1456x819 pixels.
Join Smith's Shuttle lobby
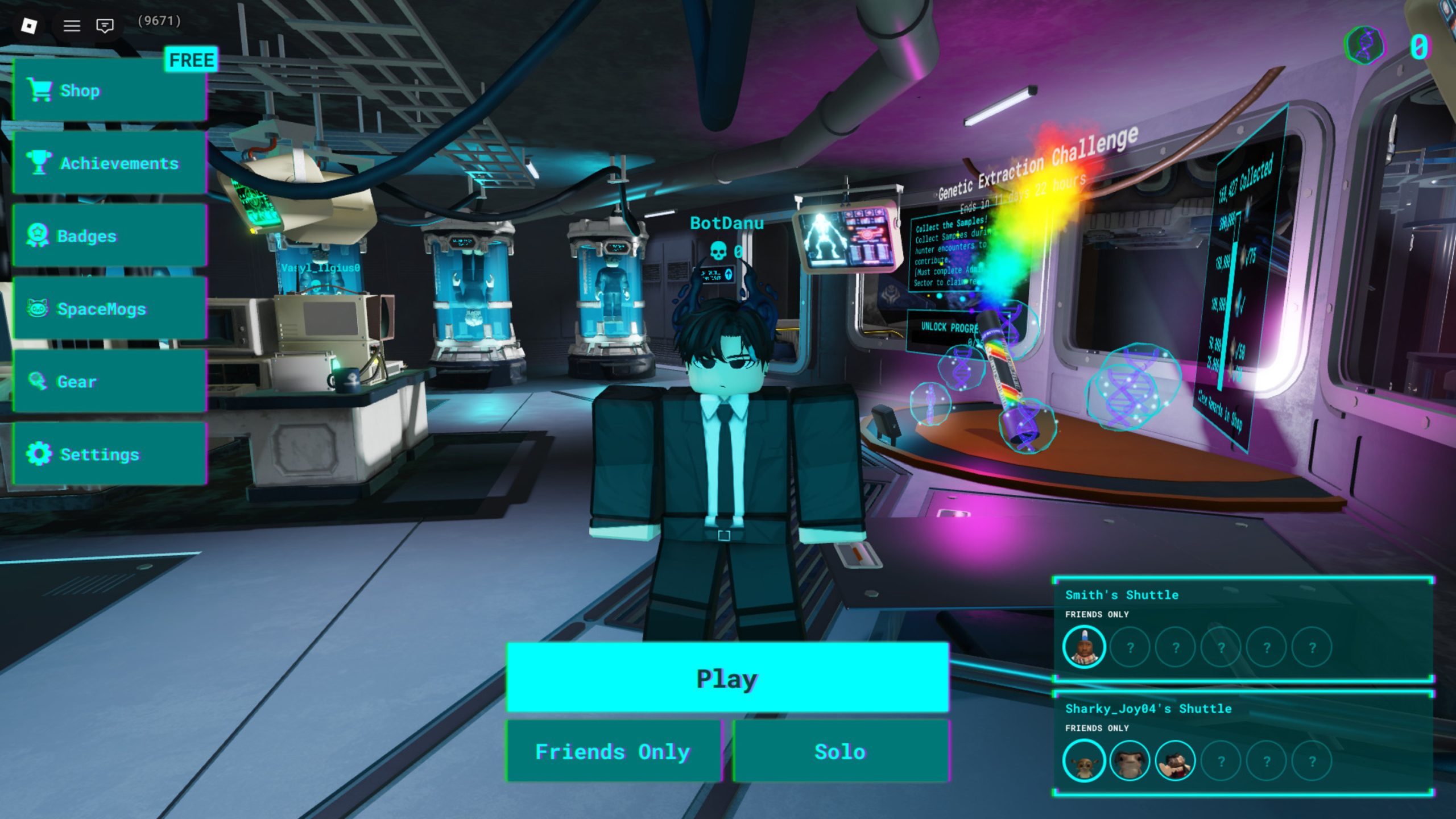pyautogui.click(x=1243, y=629)
